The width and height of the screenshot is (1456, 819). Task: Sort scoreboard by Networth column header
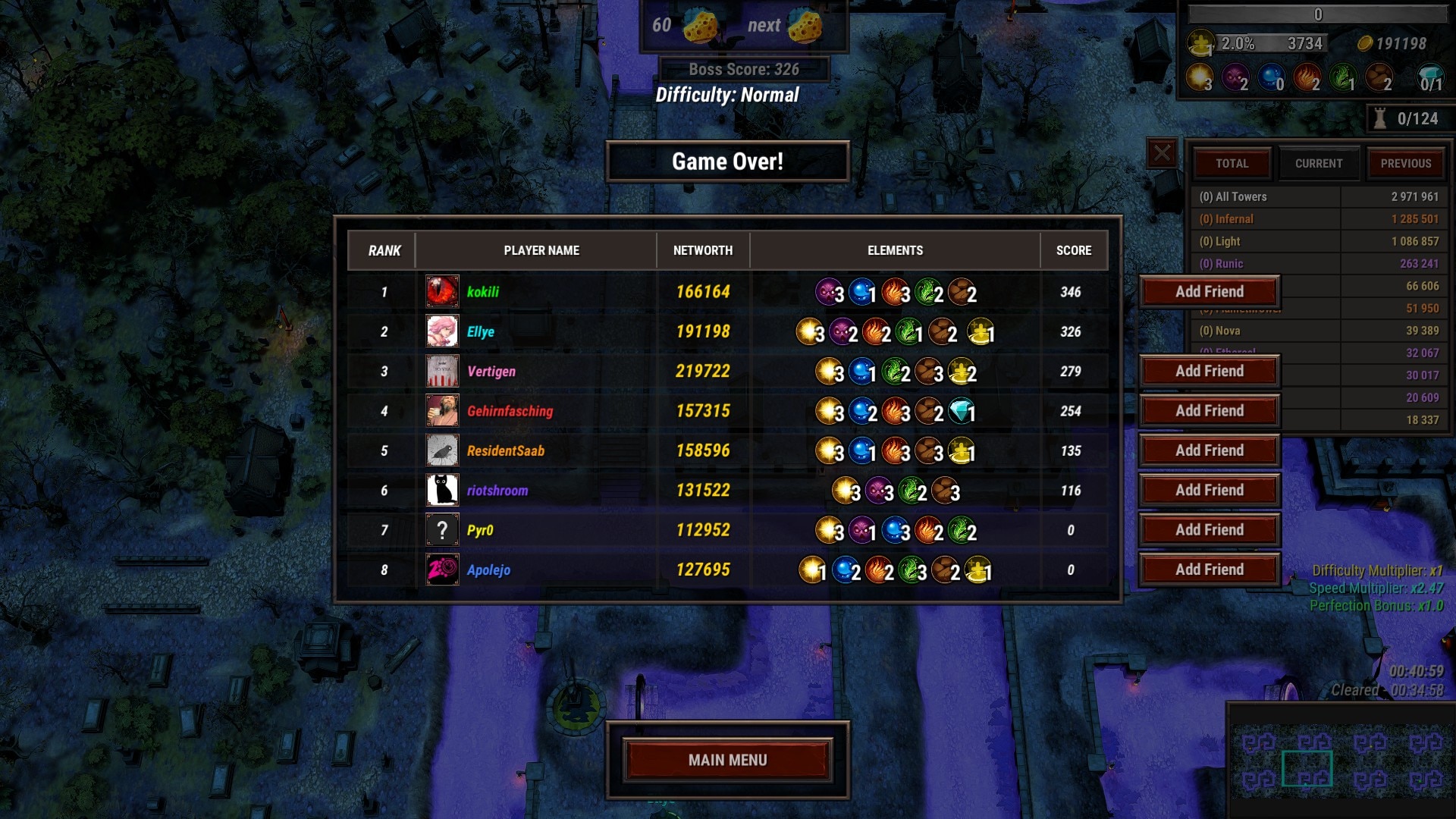tap(702, 250)
